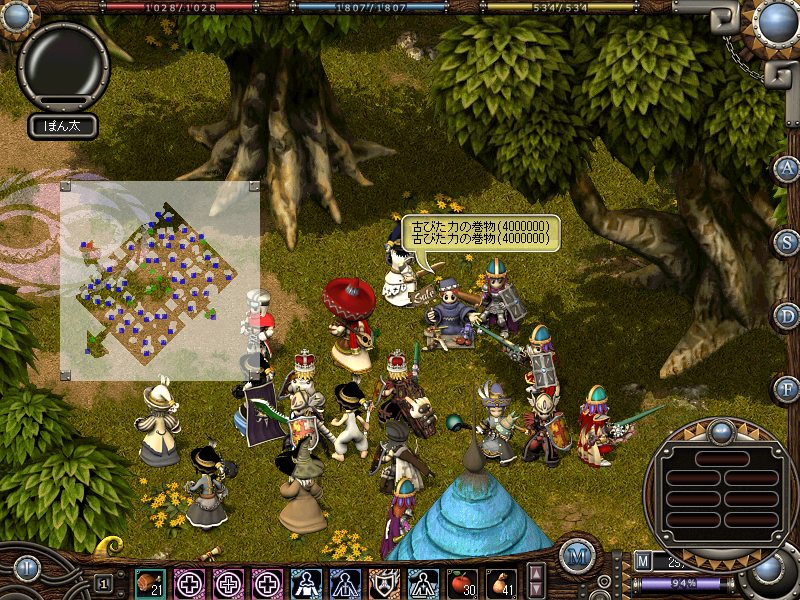Click the ぽん太 character name plate

click(x=62, y=126)
